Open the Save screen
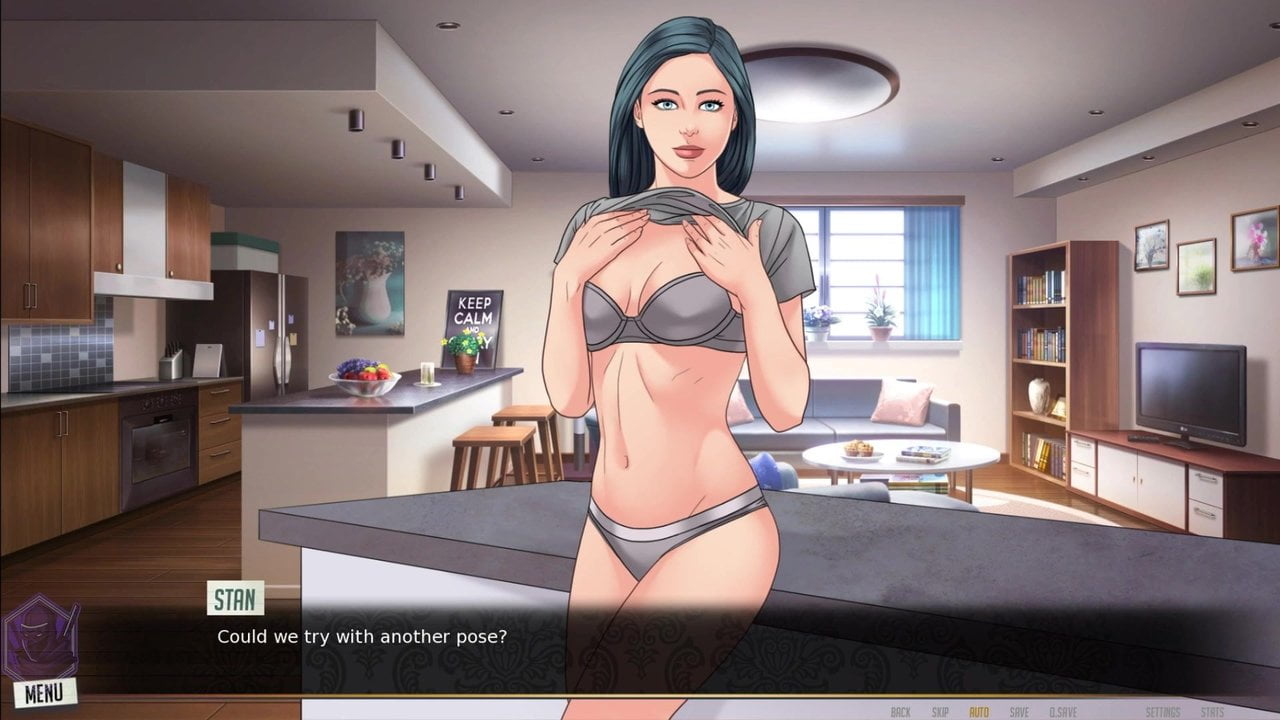The width and height of the screenshot is (1280, 720). pos(1019,712)
